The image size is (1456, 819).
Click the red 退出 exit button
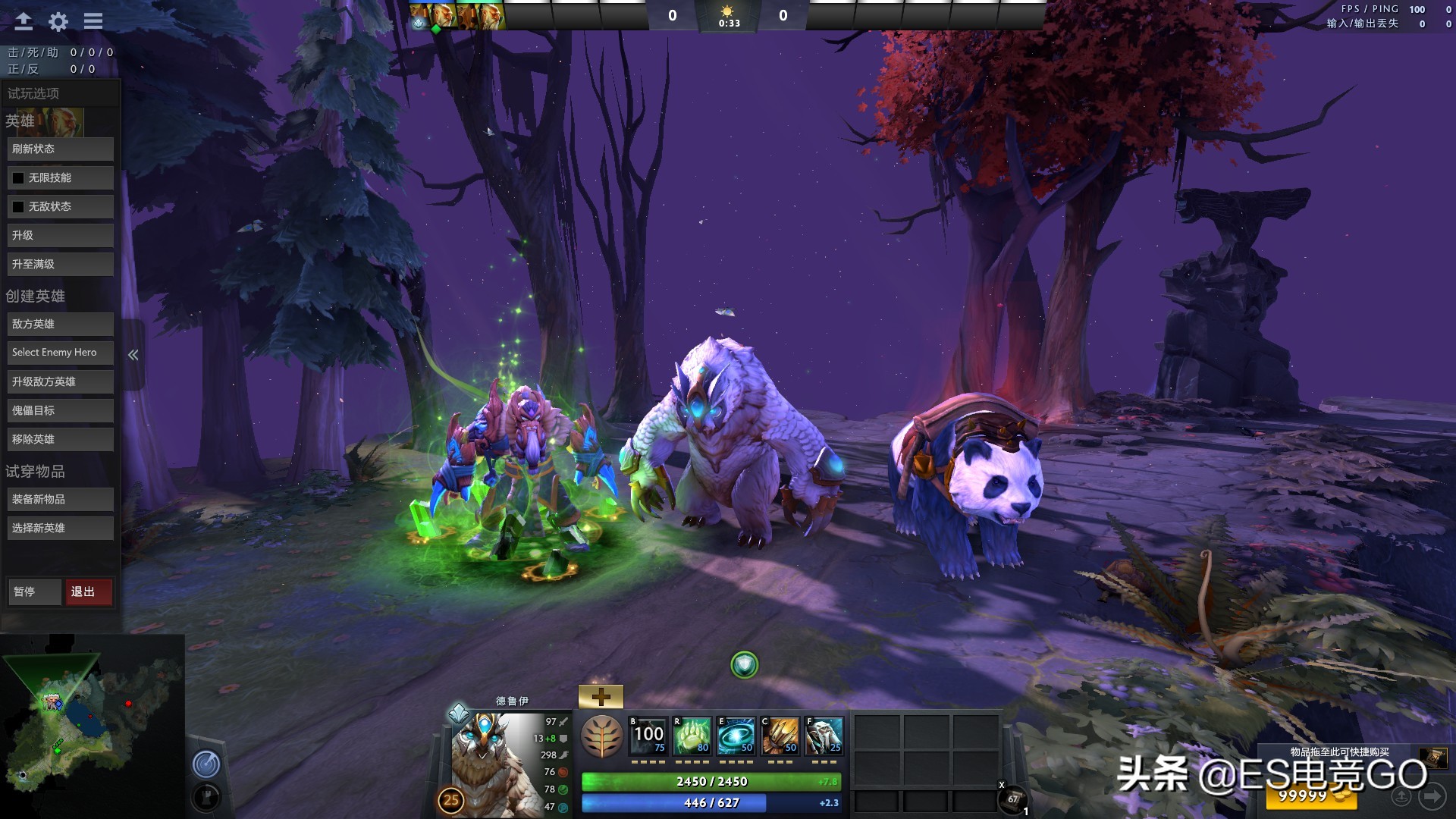pyautogui.click(x=88, y=592)
